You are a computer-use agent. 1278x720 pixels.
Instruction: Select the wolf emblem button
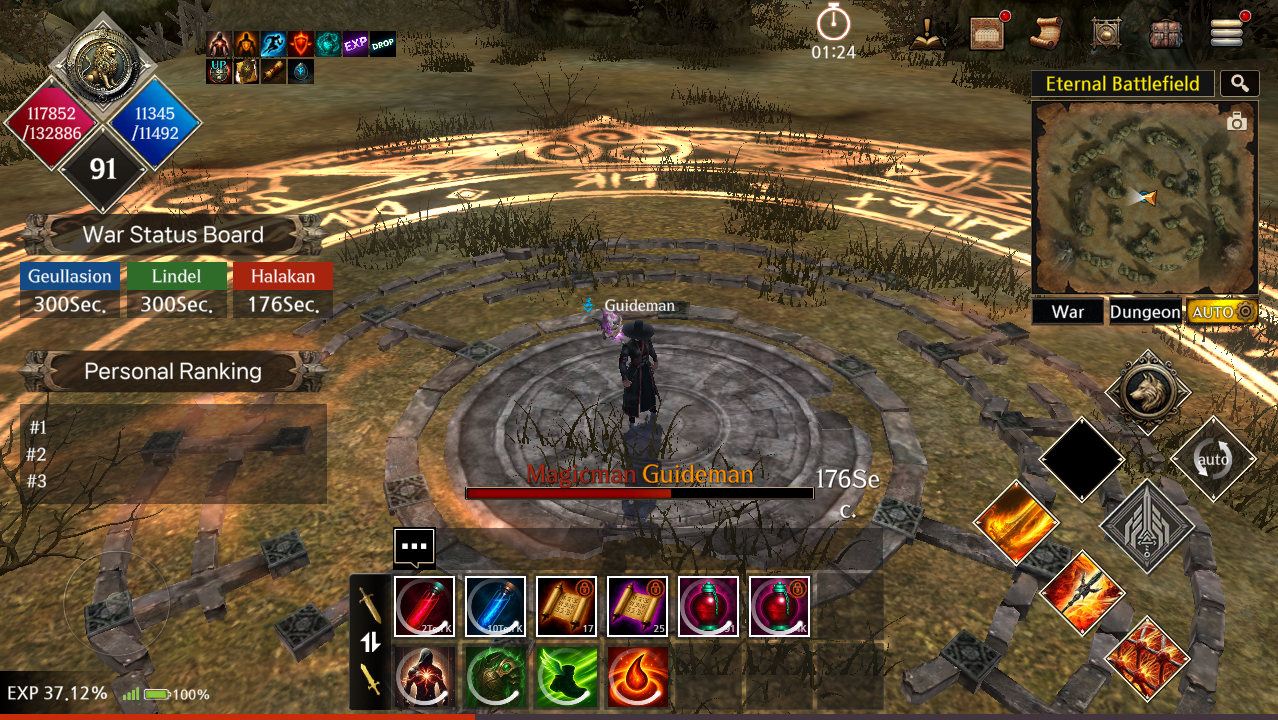click(x=1147, y=391)
